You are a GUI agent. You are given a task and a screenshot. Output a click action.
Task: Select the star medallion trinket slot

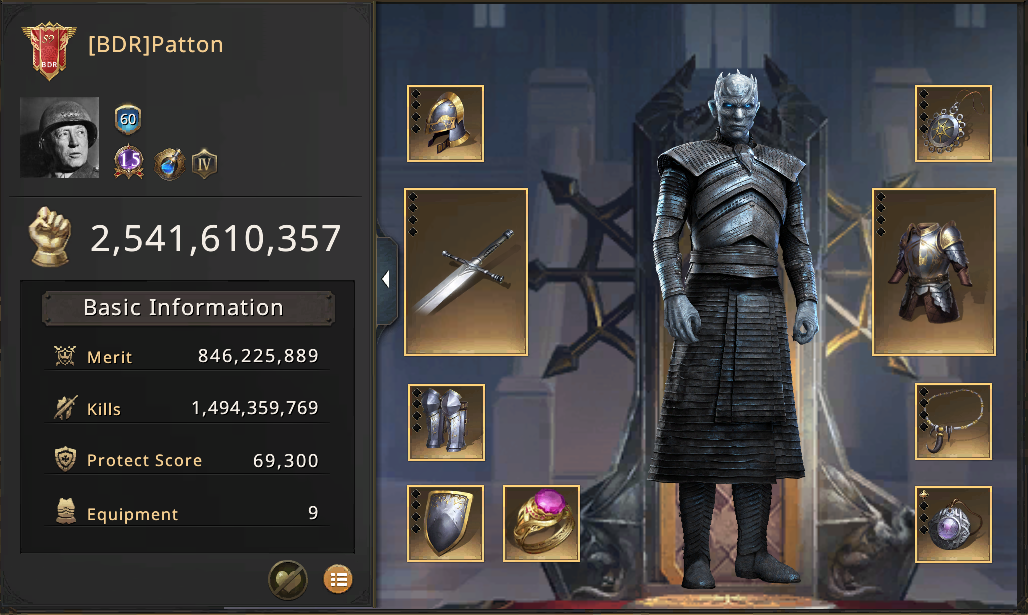click(953, 123)
